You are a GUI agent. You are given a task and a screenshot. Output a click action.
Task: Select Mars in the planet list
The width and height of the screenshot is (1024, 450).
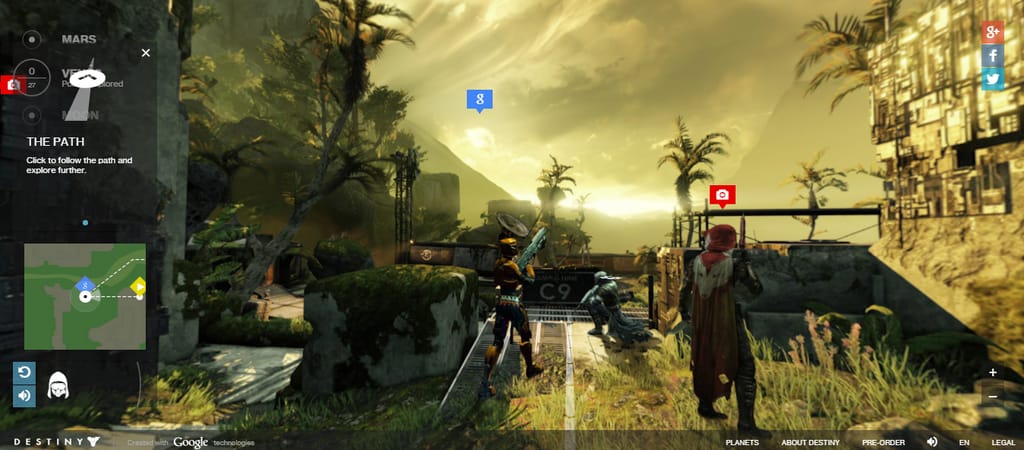point(79,39)
